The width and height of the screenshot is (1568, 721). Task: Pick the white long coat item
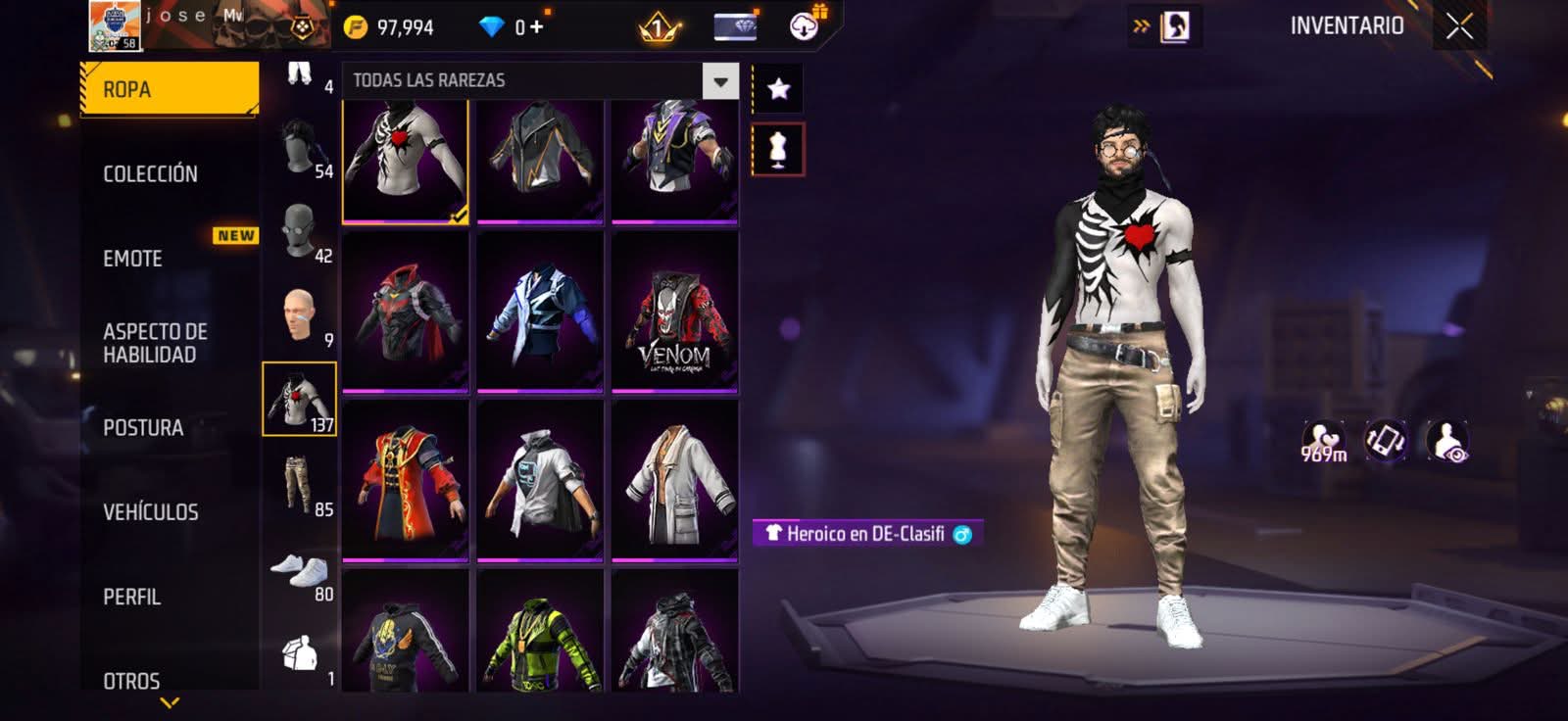[x=674, y=481]
